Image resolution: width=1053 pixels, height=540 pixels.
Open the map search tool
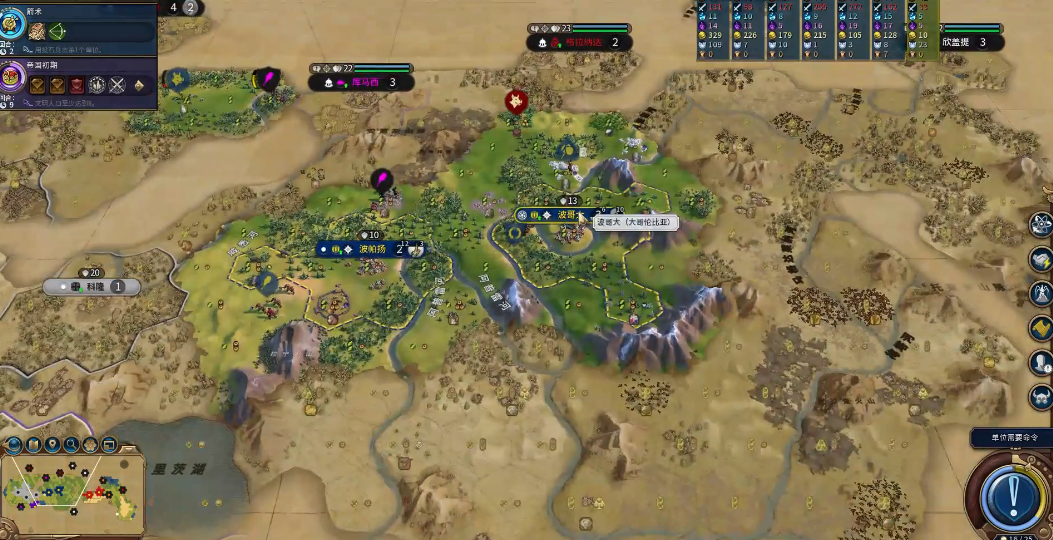click(71, 444)
